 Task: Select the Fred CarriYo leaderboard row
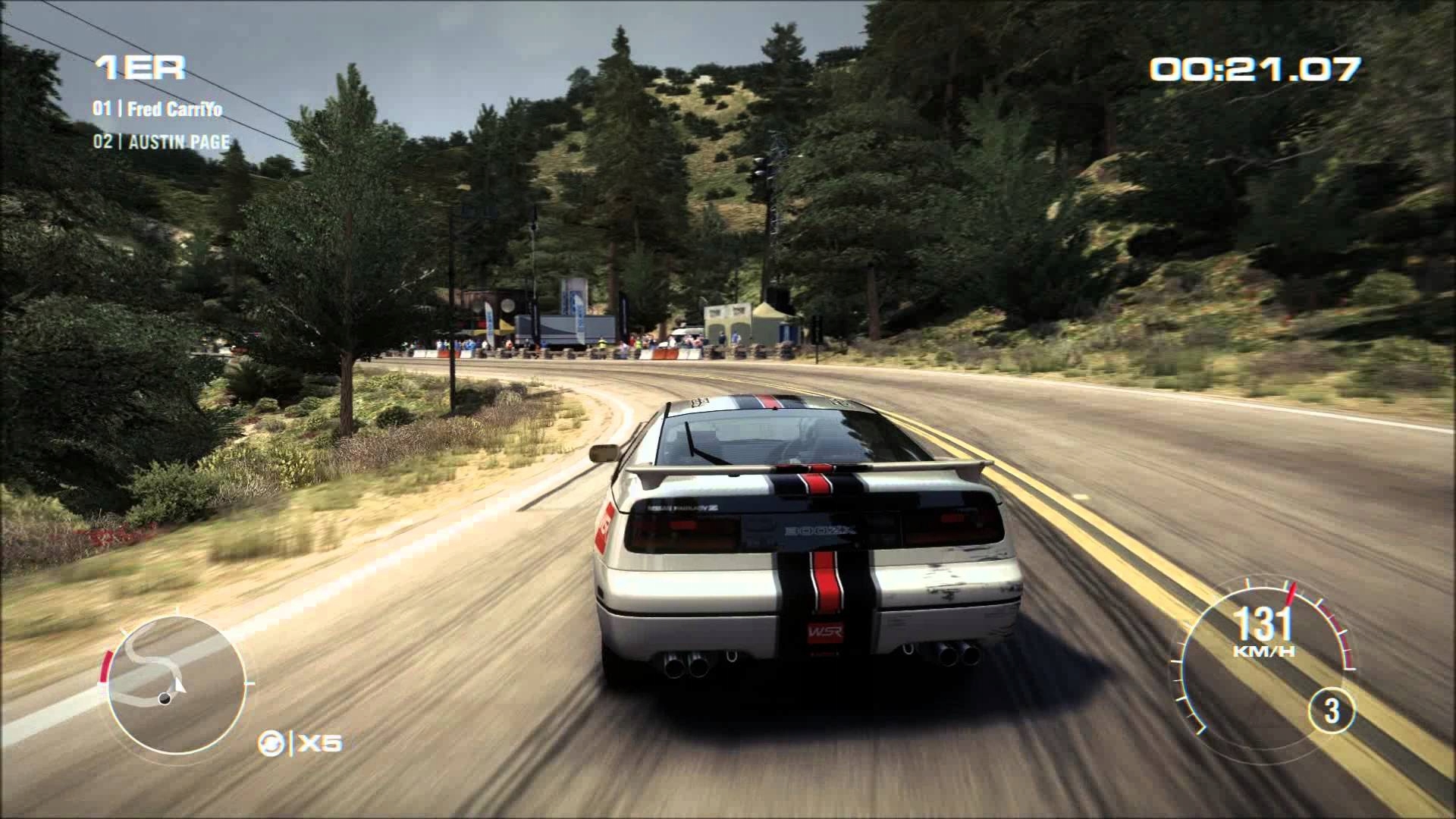tap(158, 109)
